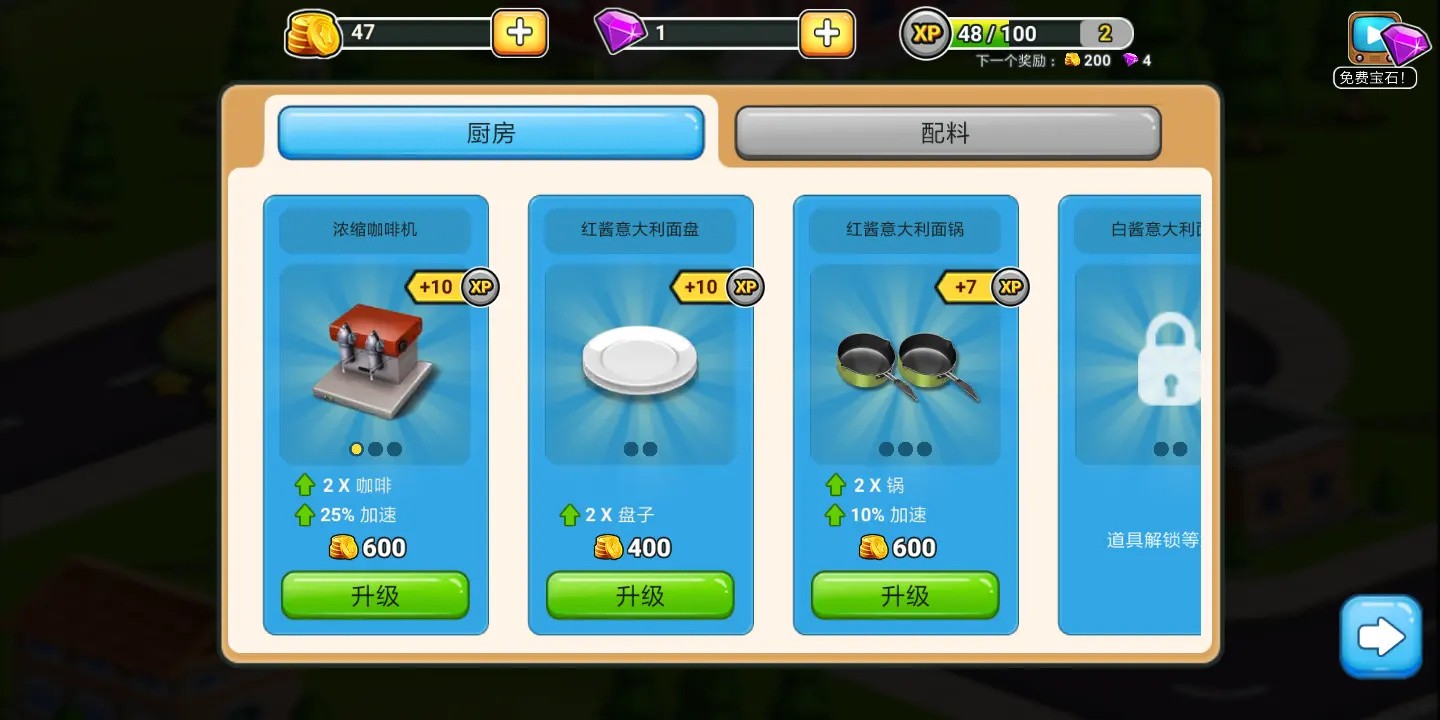The width and height of the screenshot is (1440, 720).
Task: Tap the purple gem currency icon
Action: [x=622, y=31]
